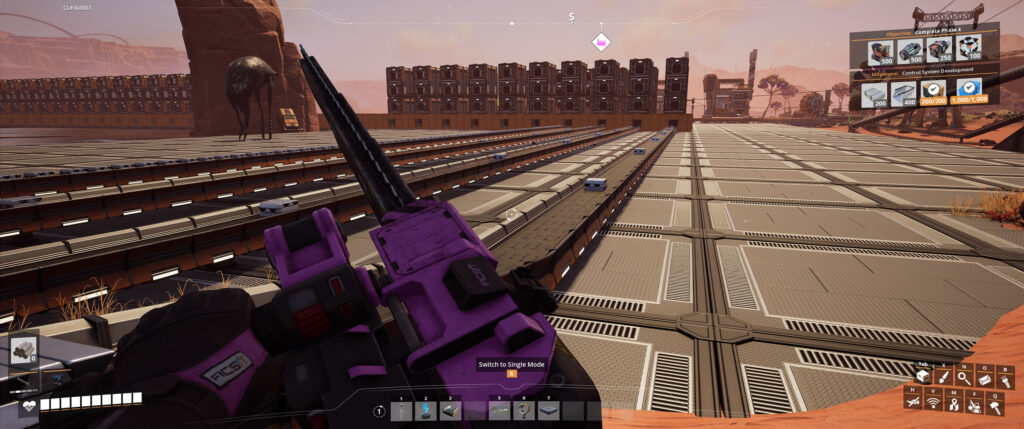Viewport: 1024px width, 429px height.
Task: Open inventory via the crate icon
Action: pyautogui.click(x=923, y=376)
